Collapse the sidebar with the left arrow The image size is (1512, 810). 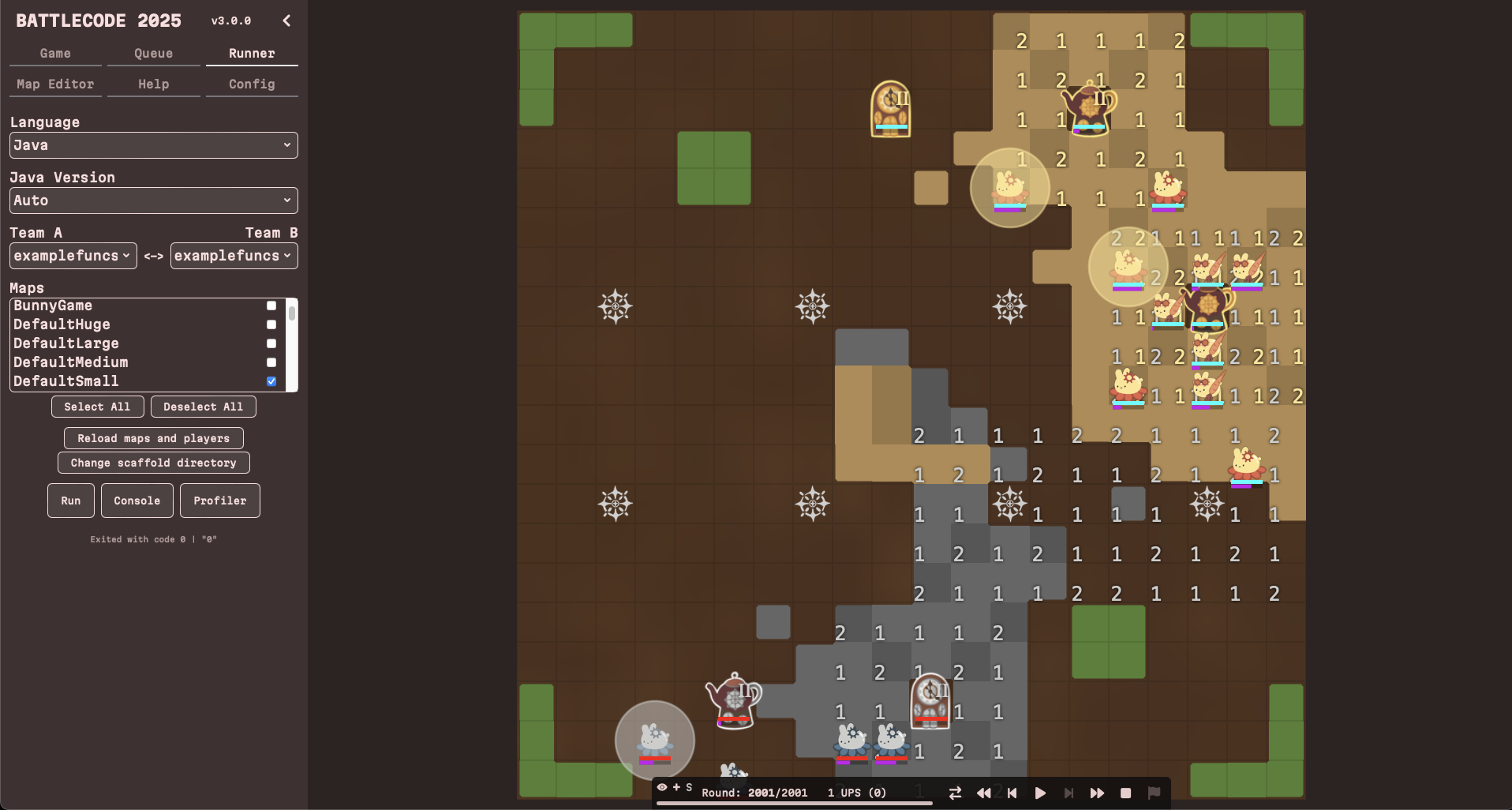tap(286, 21)
